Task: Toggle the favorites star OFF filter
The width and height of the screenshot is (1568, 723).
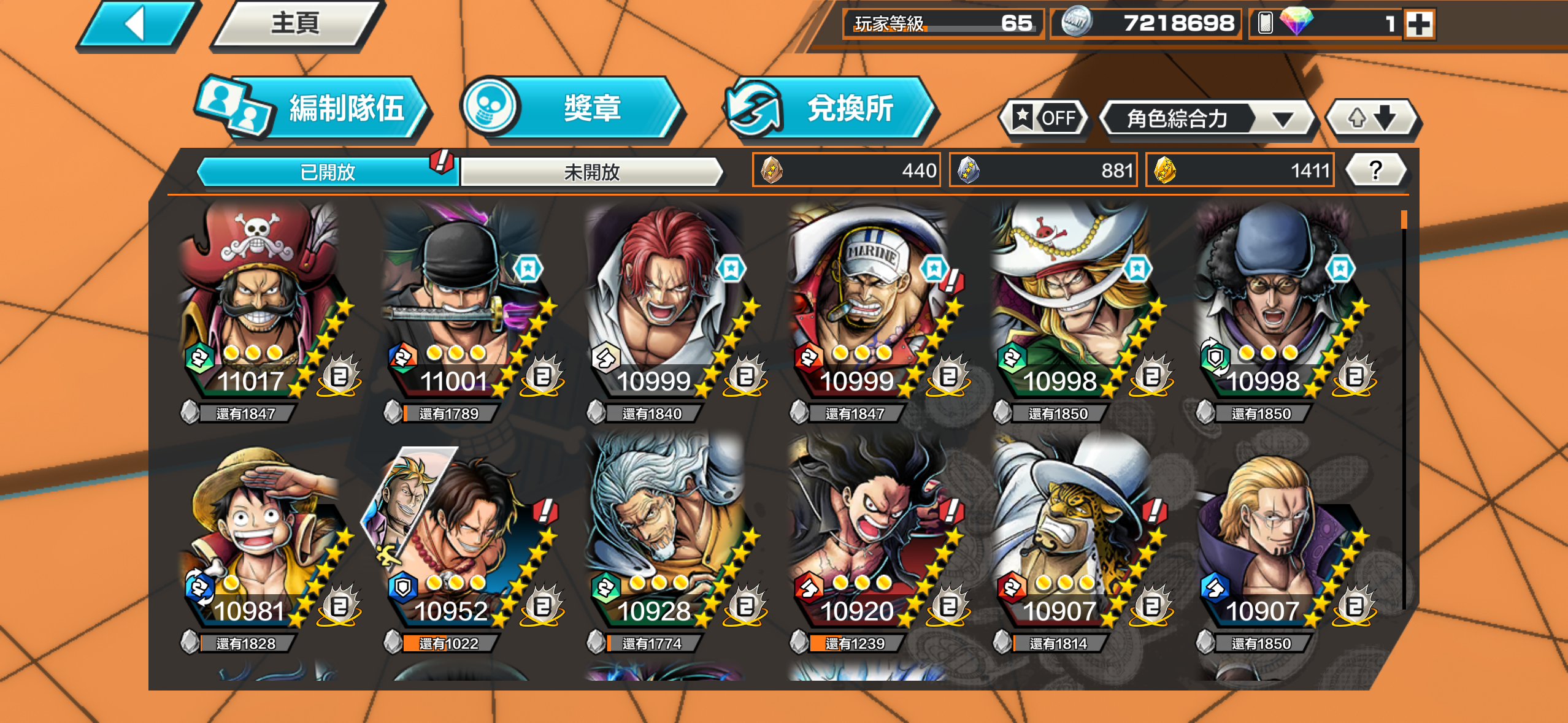Action: tap(1045, 117)
